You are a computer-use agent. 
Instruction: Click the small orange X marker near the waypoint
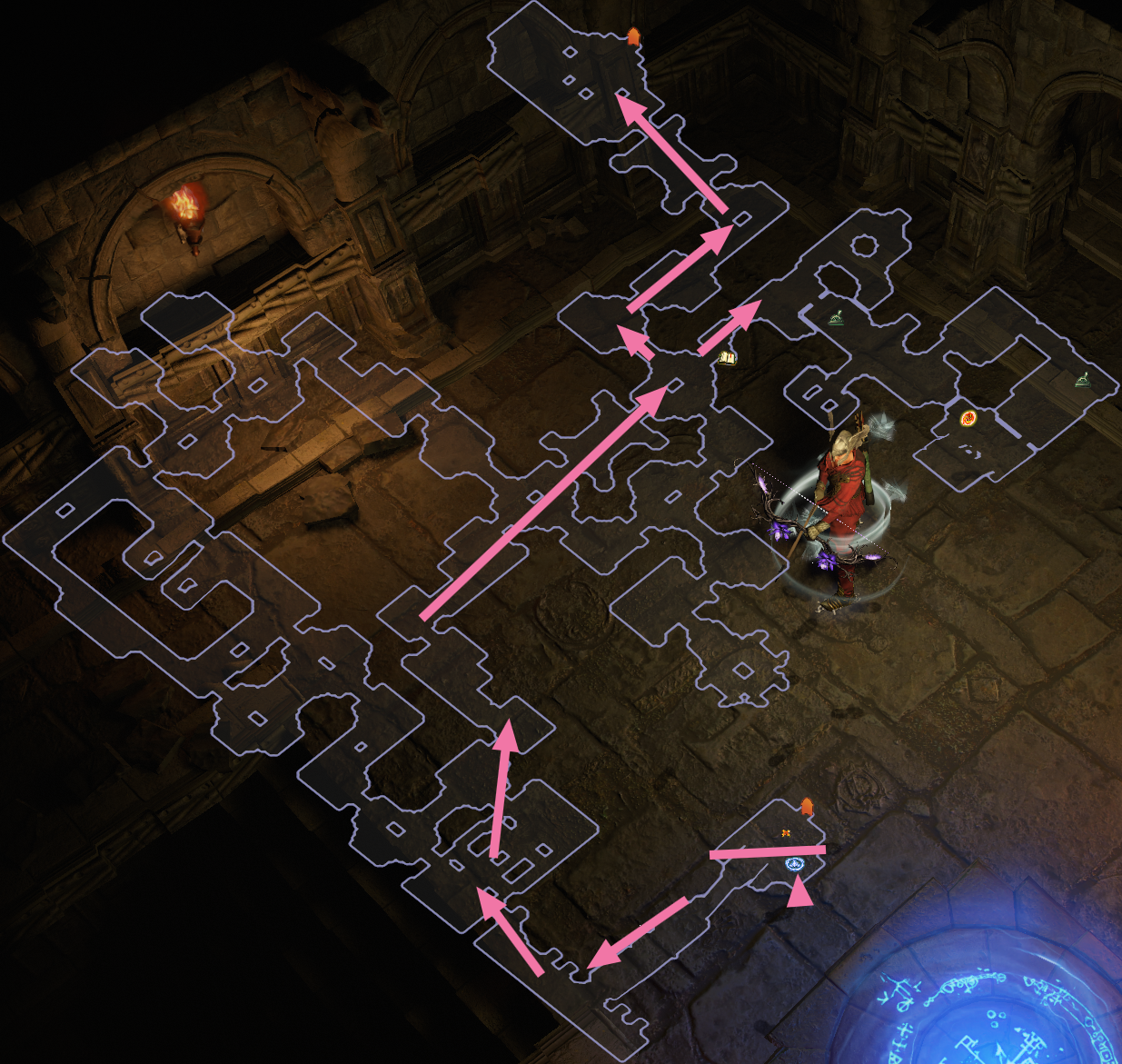point(786,832)
